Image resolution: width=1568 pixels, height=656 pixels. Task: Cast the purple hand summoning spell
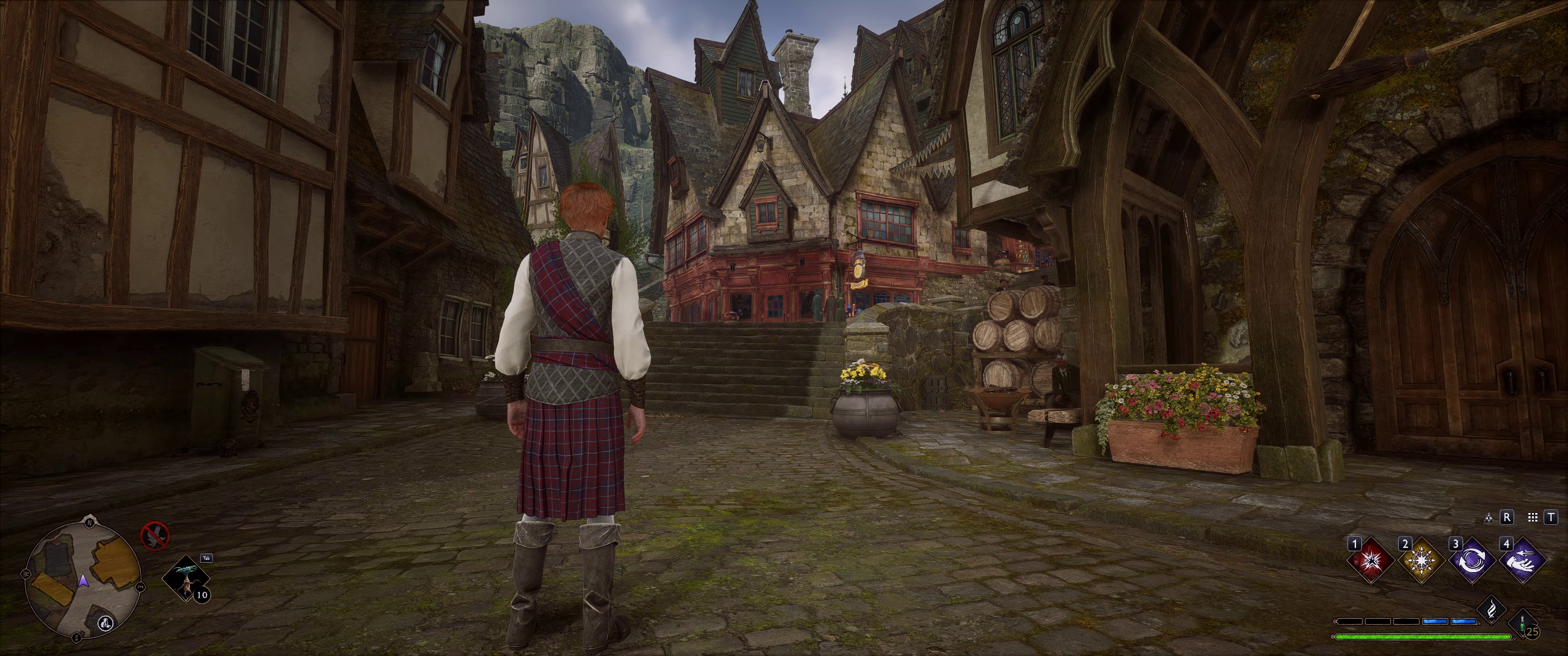coord(1522,560)
